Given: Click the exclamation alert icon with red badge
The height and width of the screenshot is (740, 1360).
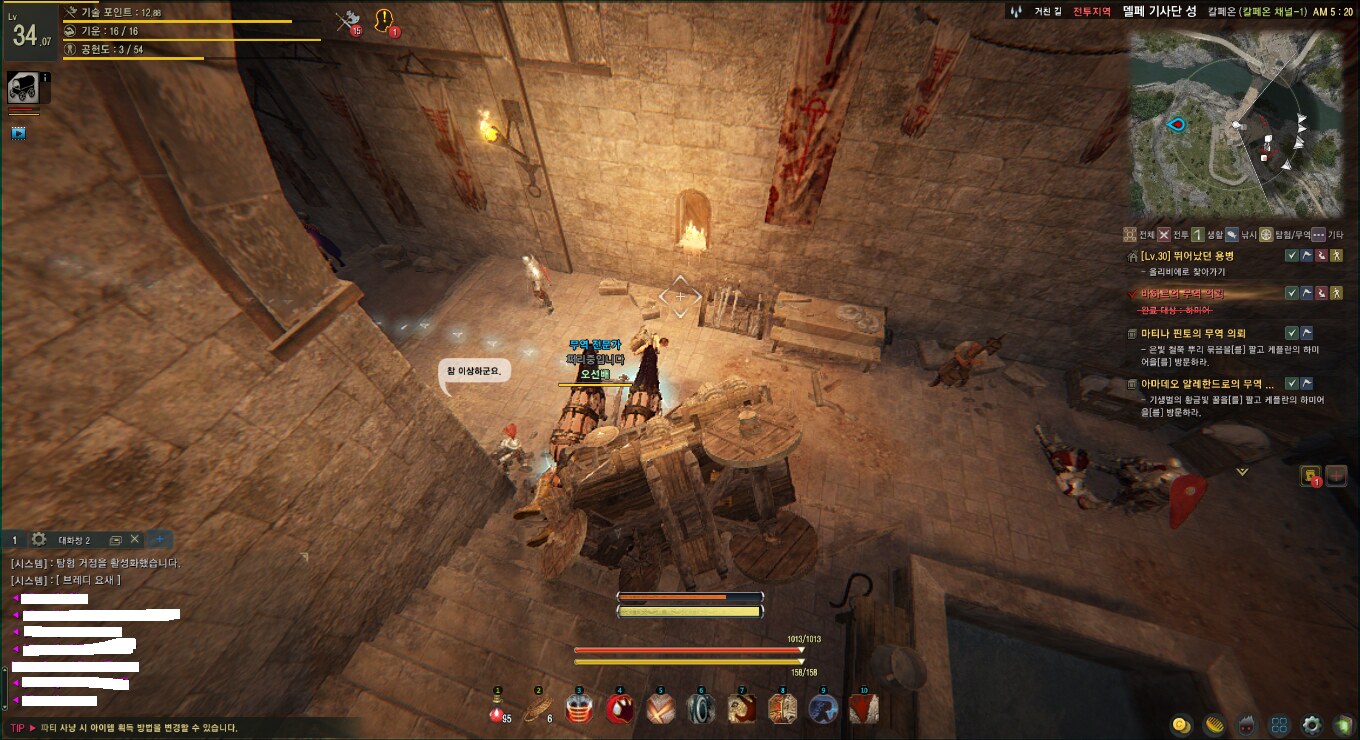Looking at the screenshot, I should [x=384, y=20].
